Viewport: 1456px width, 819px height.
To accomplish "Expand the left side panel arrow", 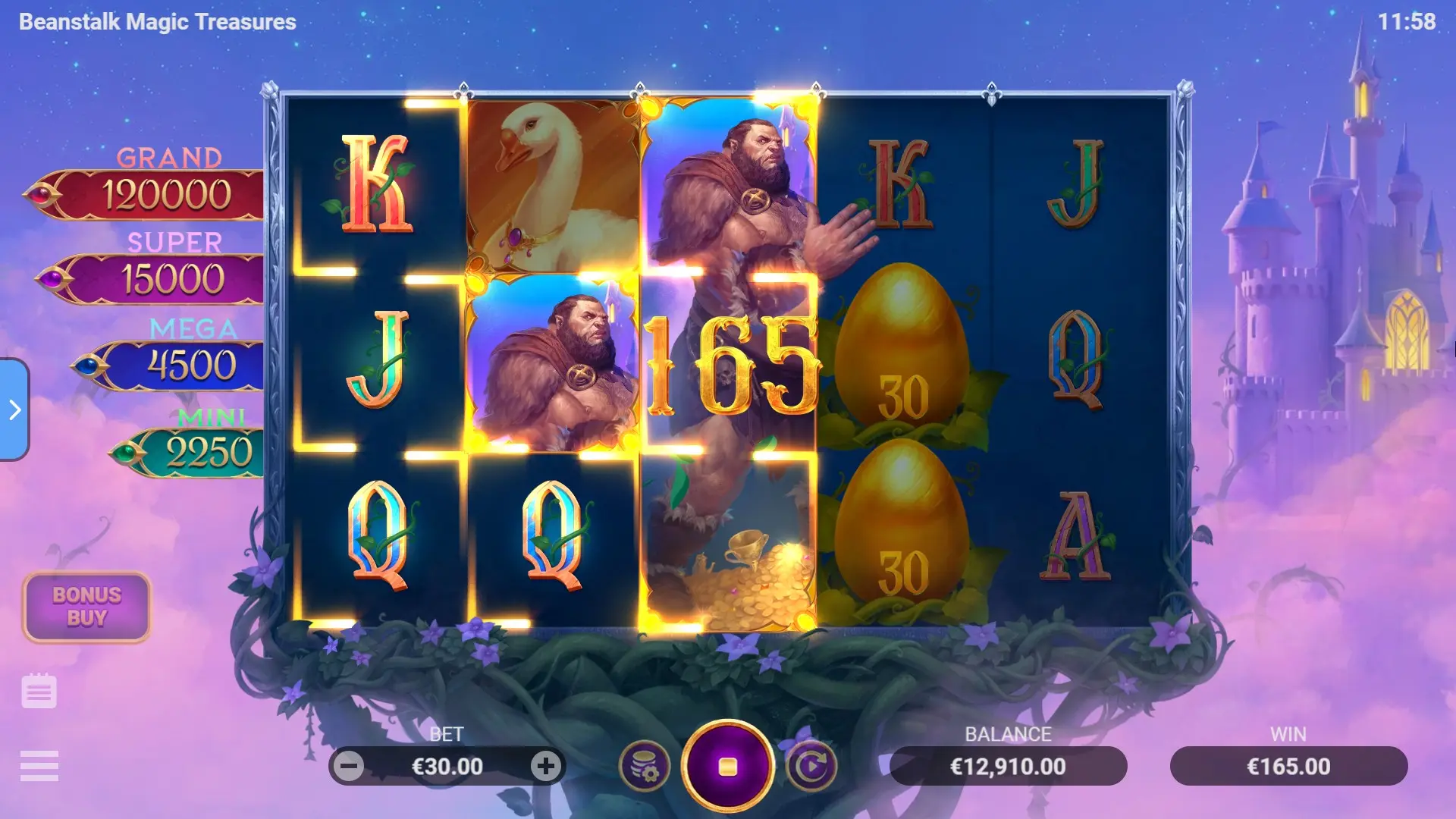I will click(x=14, y=409).
